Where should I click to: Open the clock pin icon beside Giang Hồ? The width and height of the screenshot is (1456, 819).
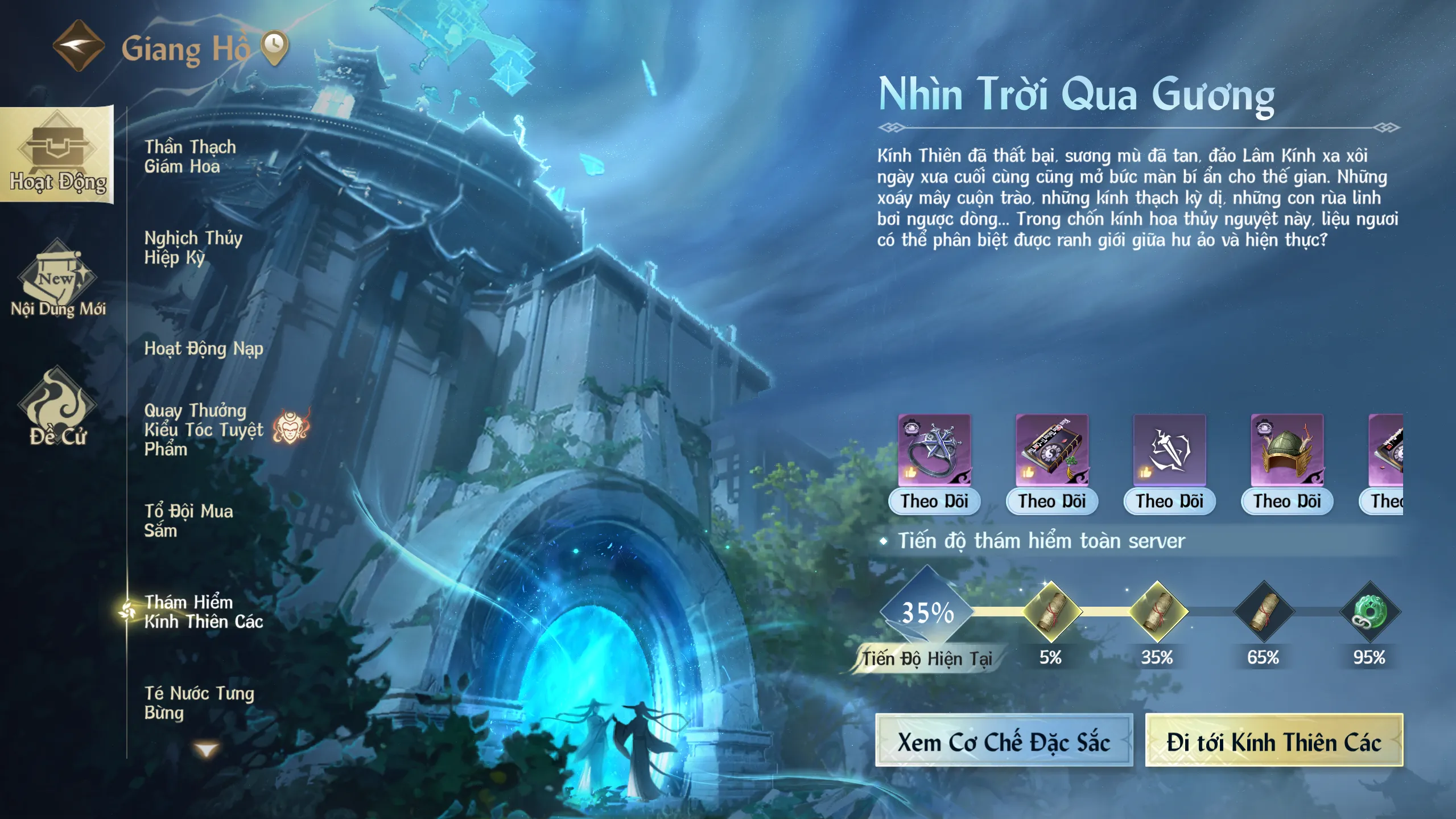click(x=274, y=47)
